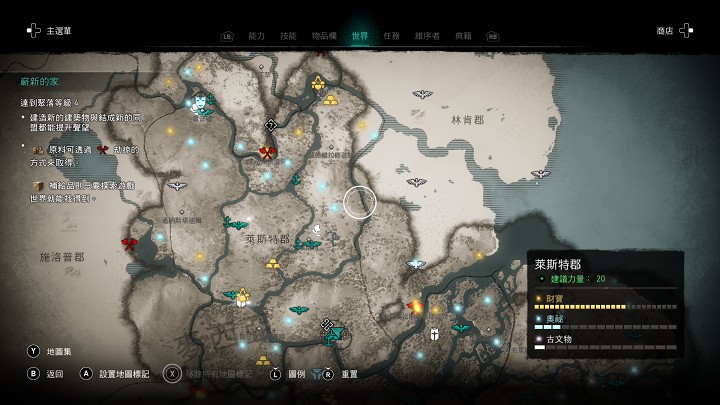Select the 林肯郡 region label
Image resolution: width=720 pixels, height=405 pixels.
coord(467,119)
